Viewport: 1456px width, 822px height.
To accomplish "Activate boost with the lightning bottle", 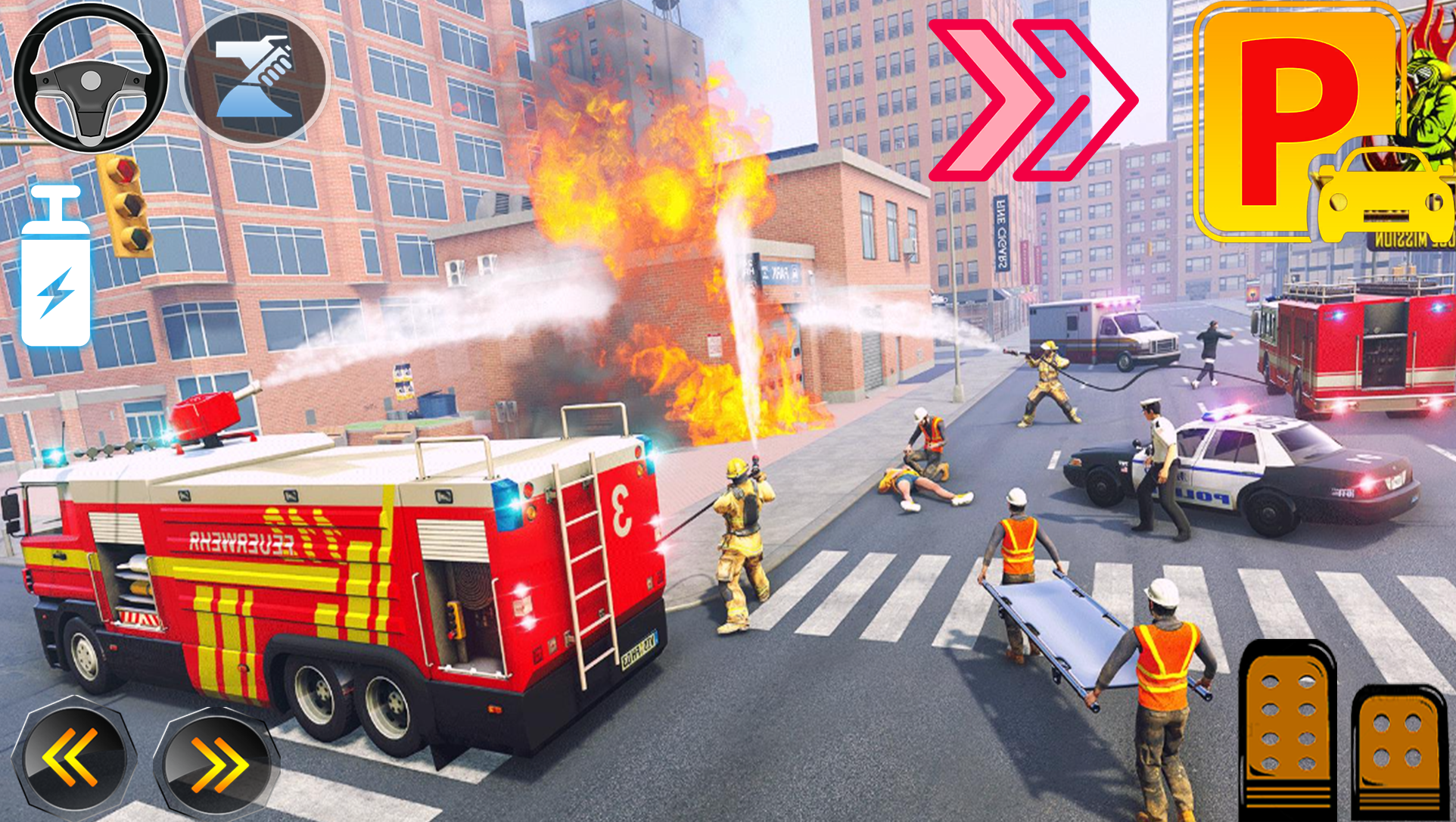I will pyautogui.click(x=57, y=265).
